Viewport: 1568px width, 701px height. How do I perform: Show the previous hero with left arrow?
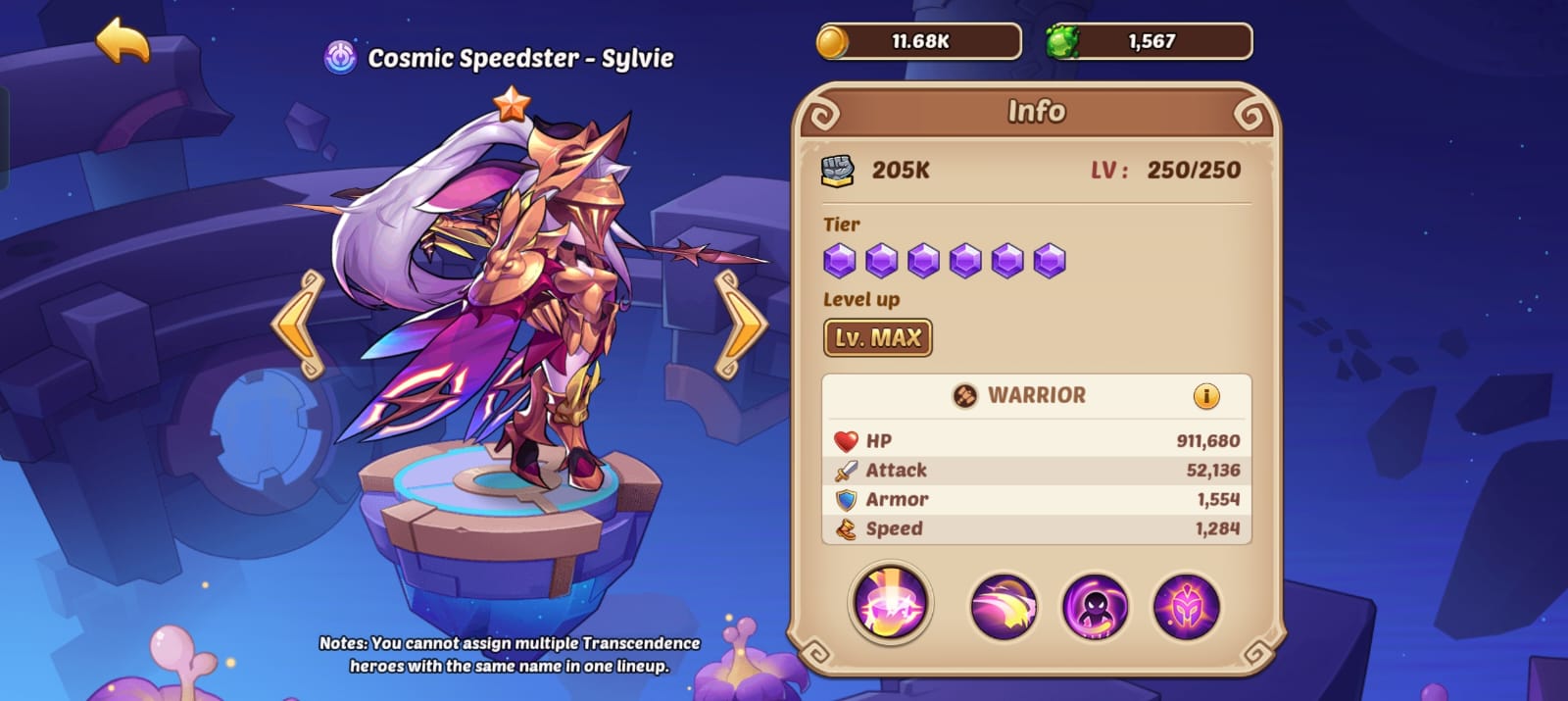click(x=298, y=325)
